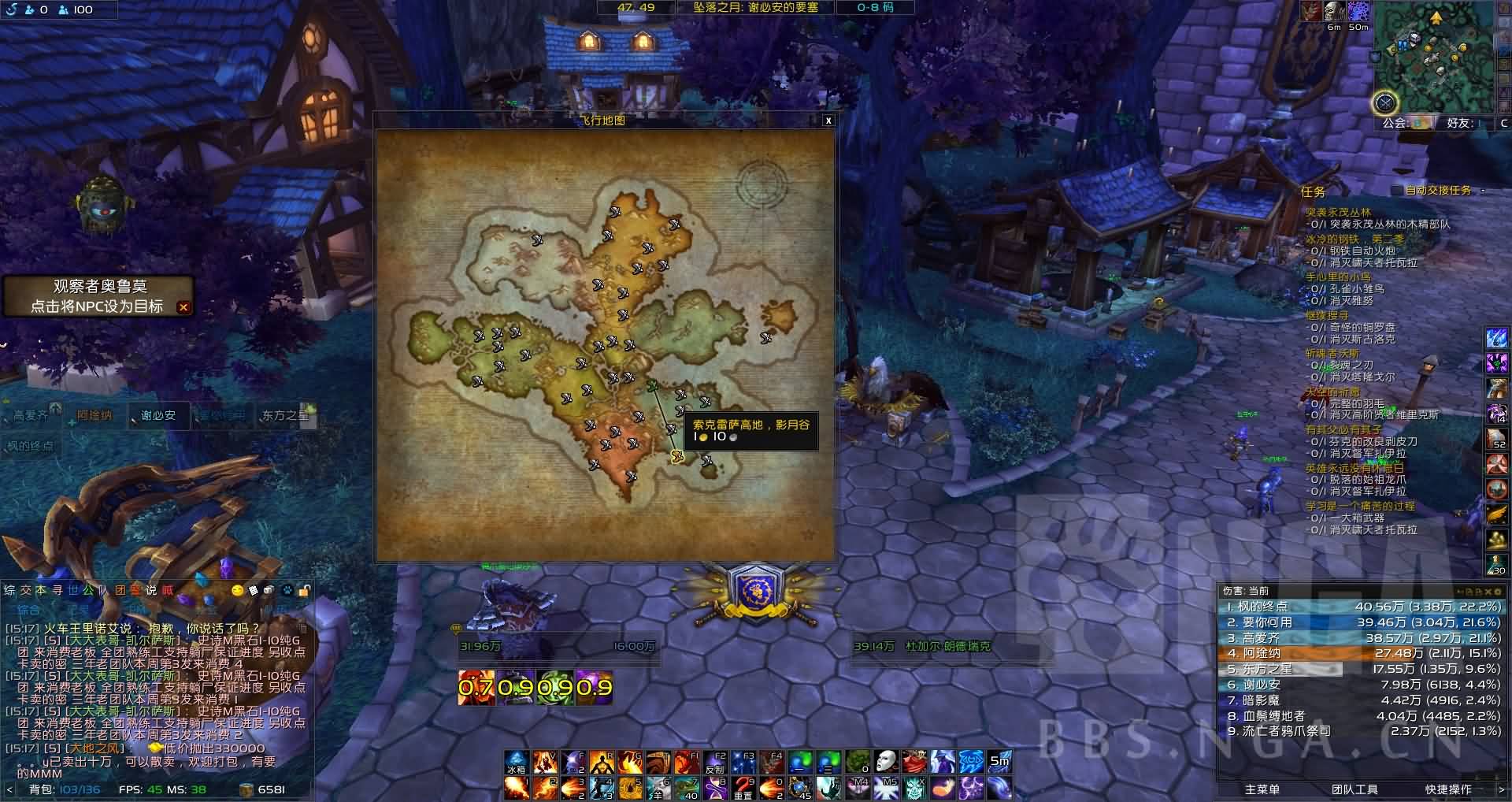
Task: Open the 快捷操作 quick actions
Action: tap(1448, 789)
